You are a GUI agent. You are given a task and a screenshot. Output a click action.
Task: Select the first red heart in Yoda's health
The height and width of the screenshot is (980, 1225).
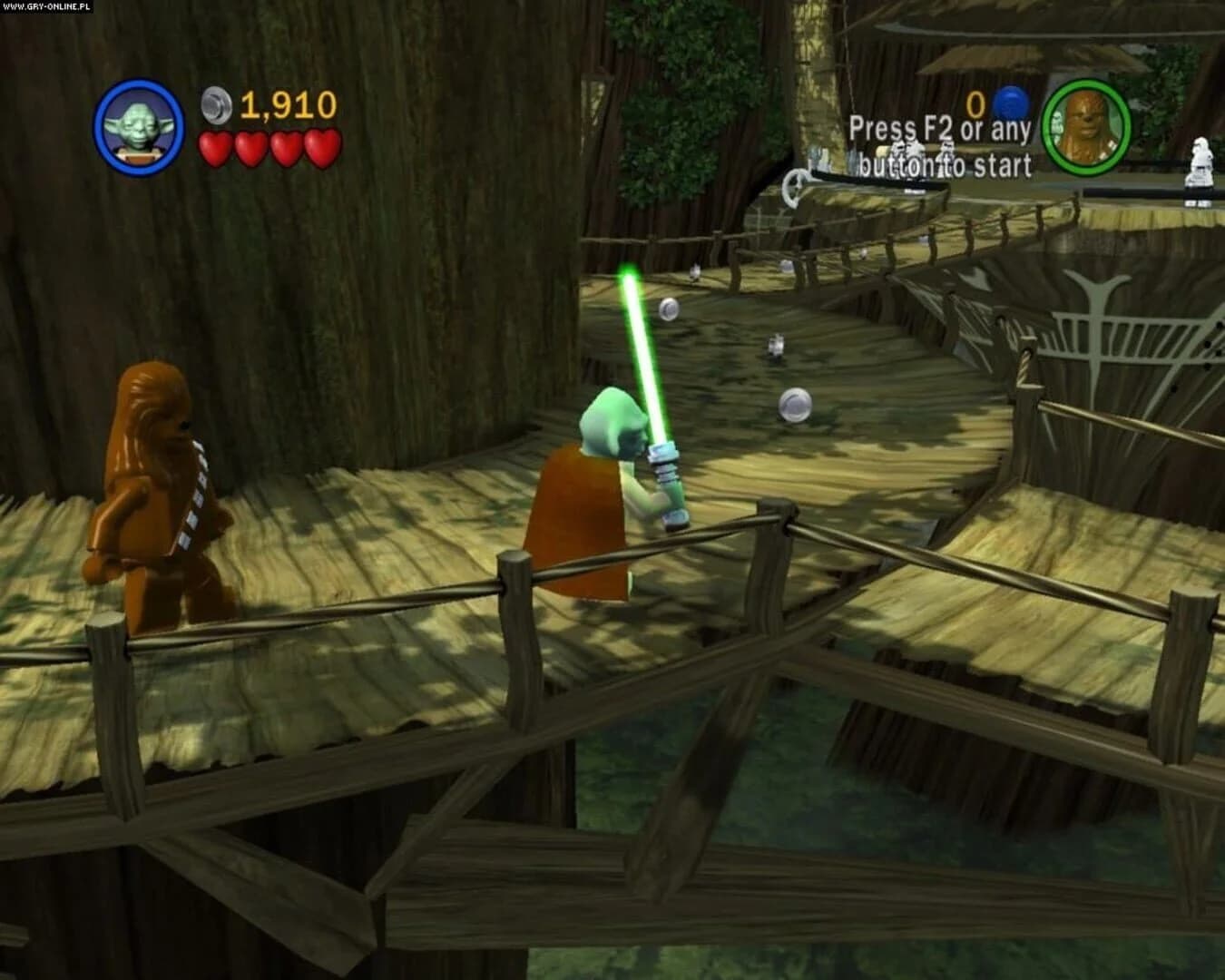pyautogui.click(x=215, y=147)
